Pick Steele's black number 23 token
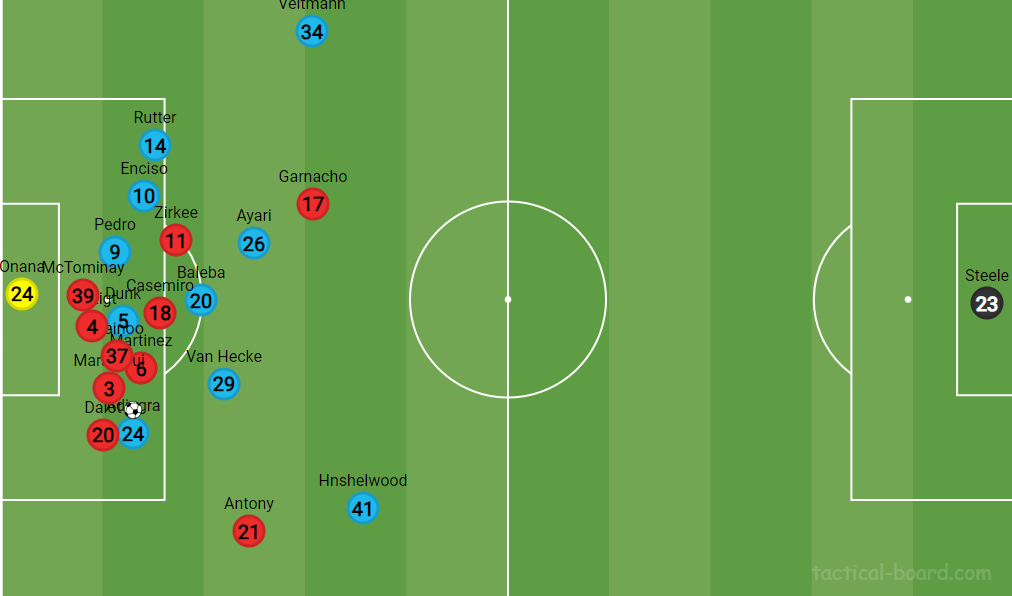 tap(987, 304)
